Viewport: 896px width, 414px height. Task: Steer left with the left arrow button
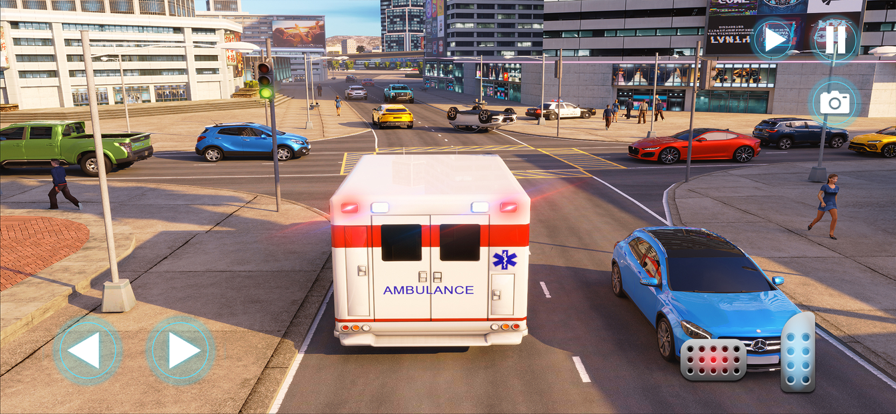(87, 351)
